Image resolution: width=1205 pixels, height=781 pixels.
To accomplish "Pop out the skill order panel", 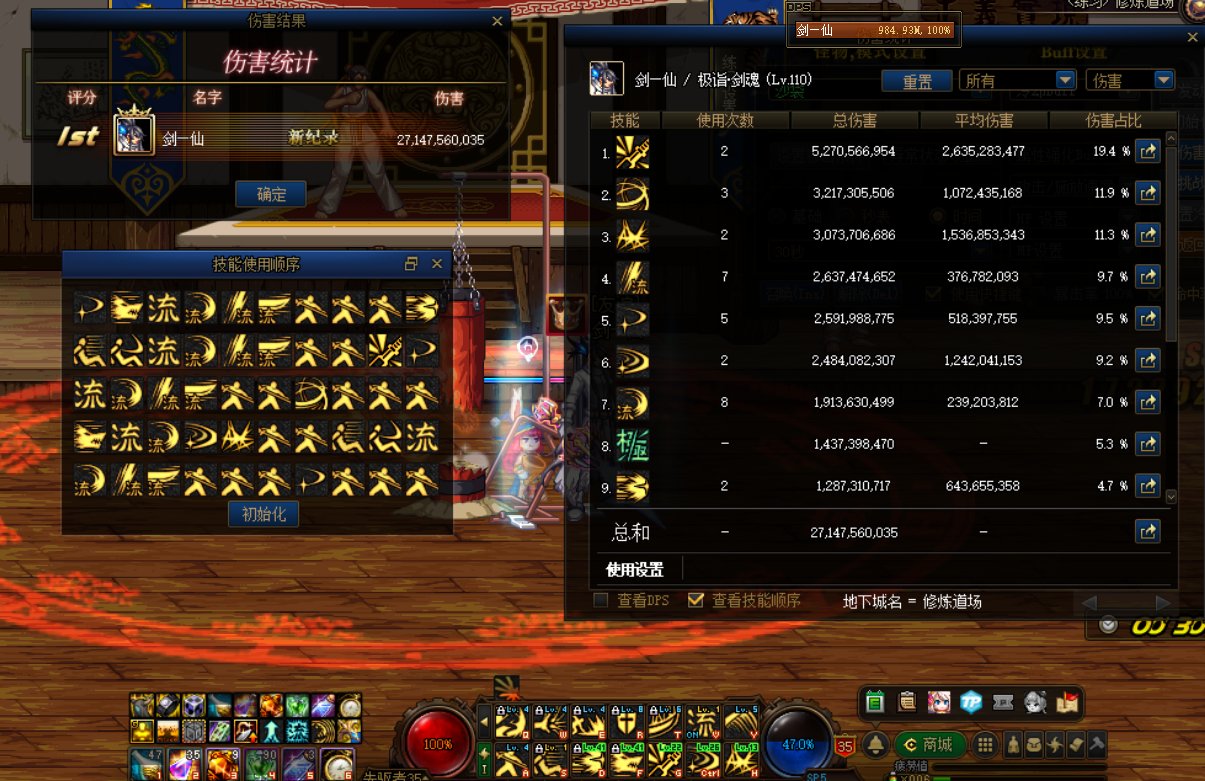I will (x=411, y=264).
